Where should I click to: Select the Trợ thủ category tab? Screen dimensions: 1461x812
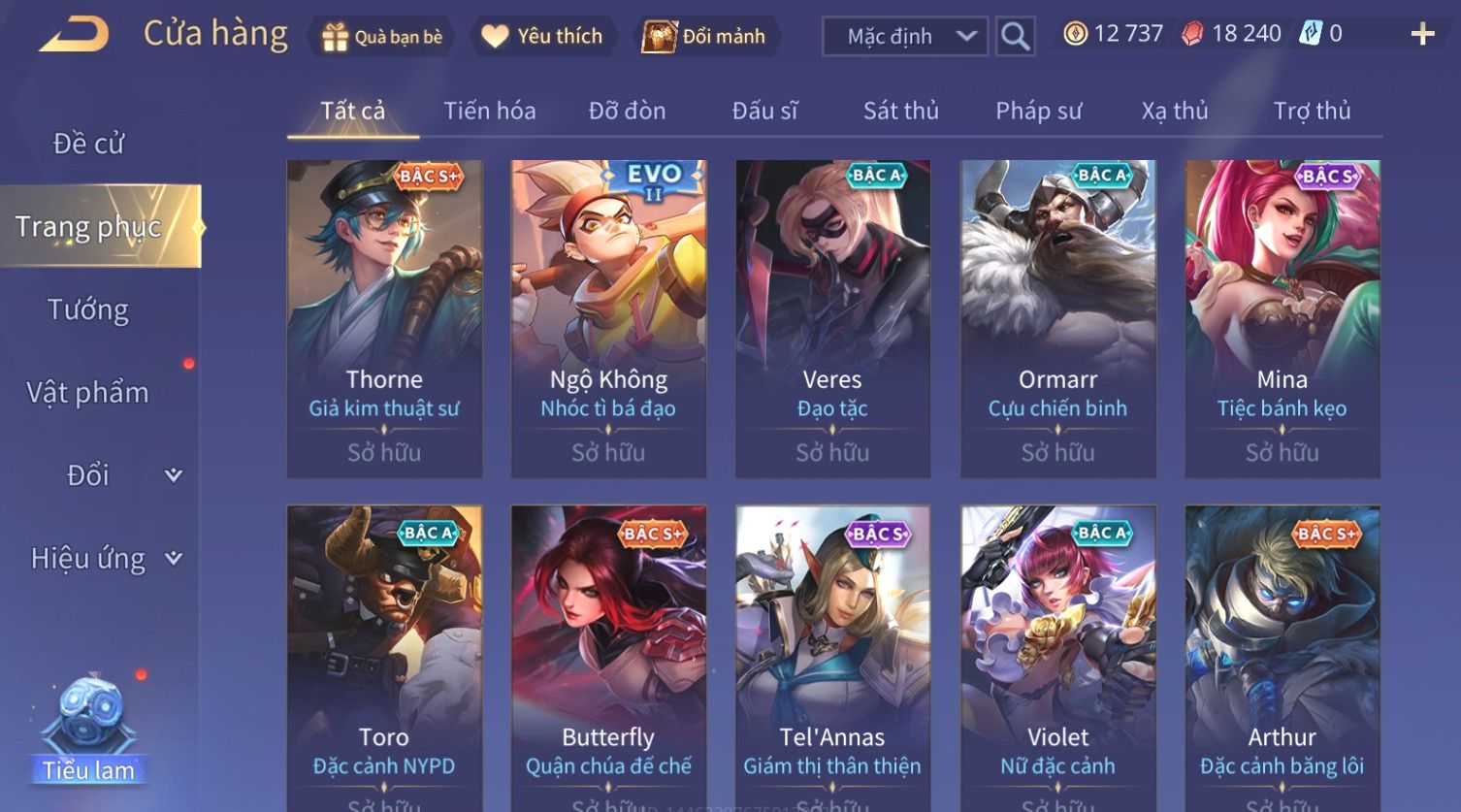[1312, 111]
